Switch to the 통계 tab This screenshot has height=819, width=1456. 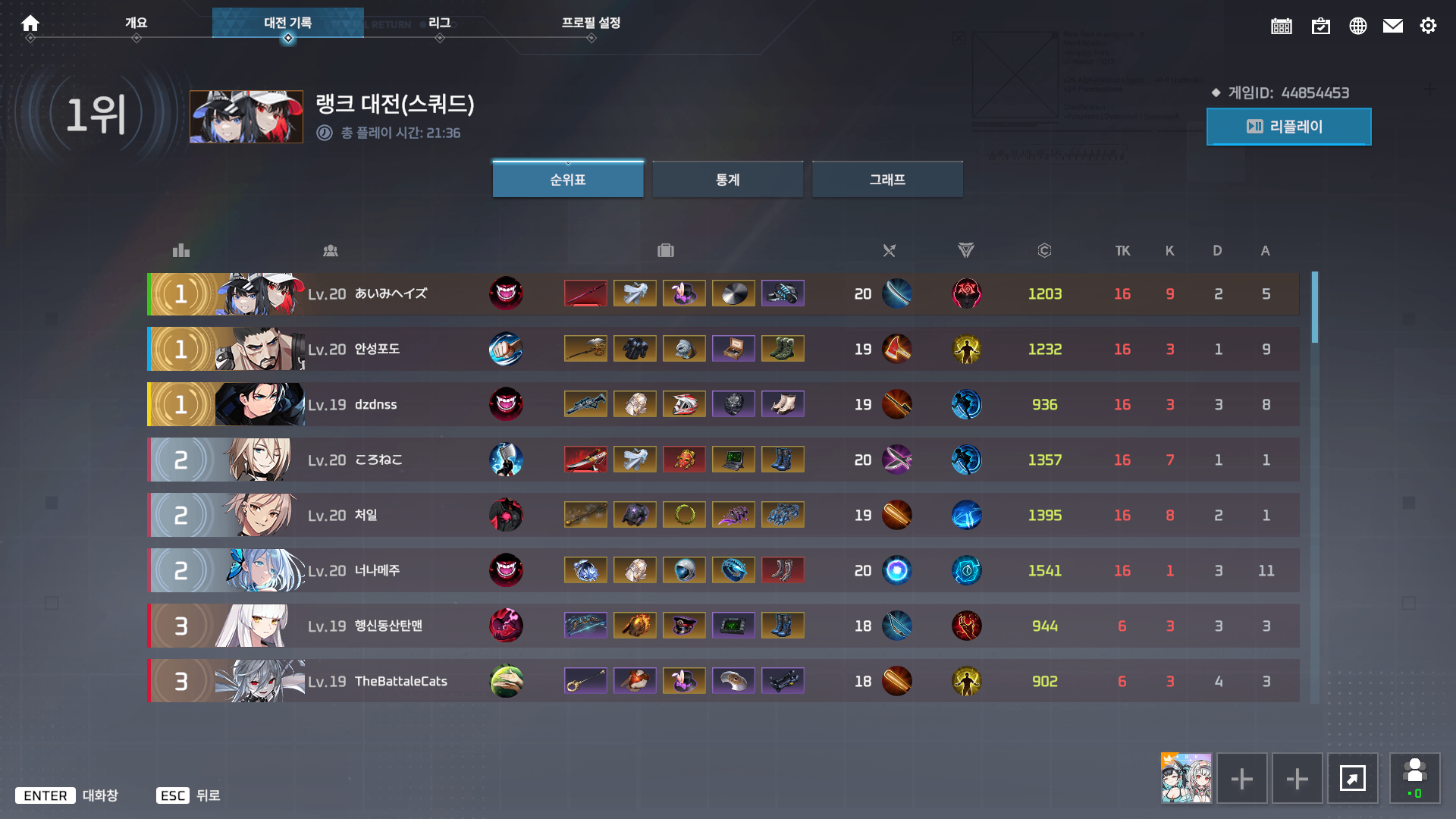click(727, 179)
